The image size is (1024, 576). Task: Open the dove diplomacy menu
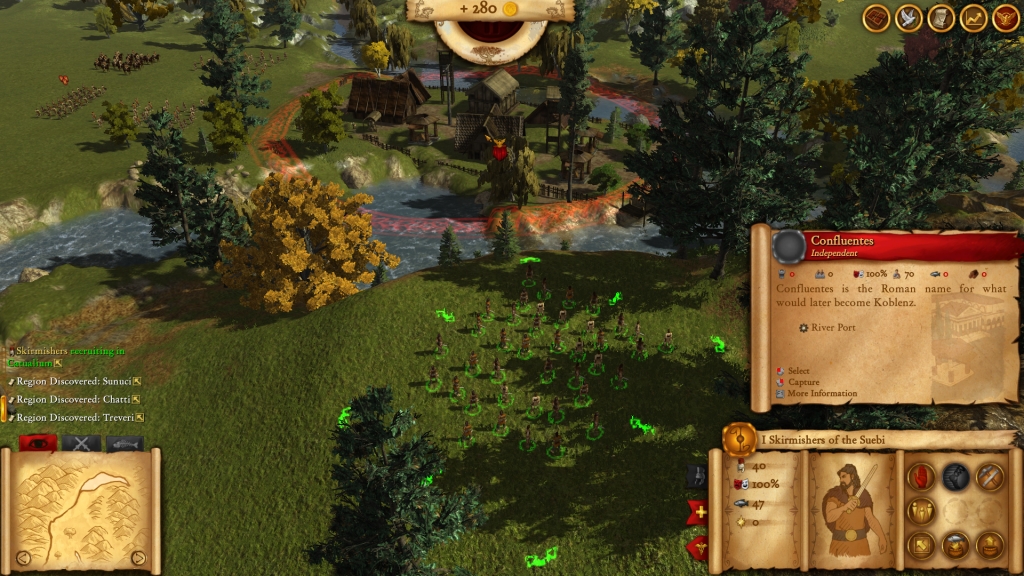pos(909,17)
